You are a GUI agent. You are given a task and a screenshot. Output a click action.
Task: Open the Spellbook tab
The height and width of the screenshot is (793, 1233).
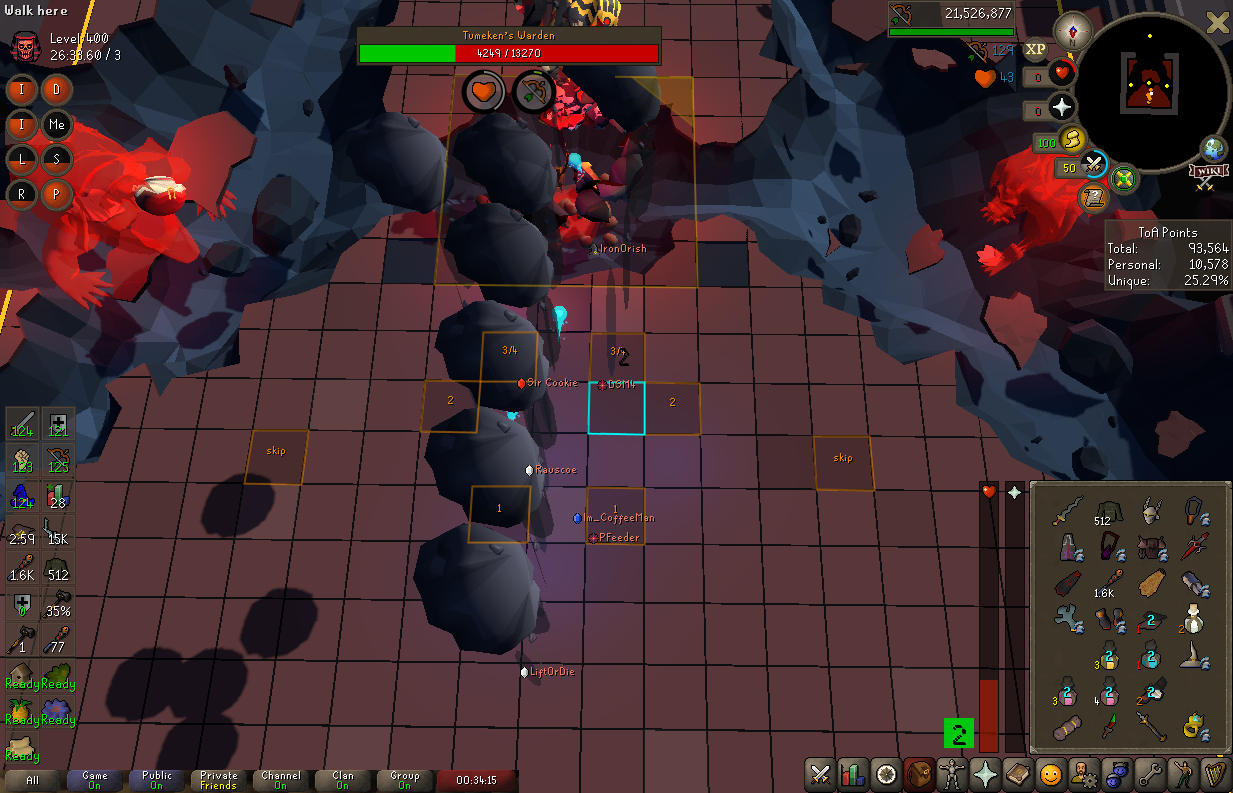tap(1018, 773)
